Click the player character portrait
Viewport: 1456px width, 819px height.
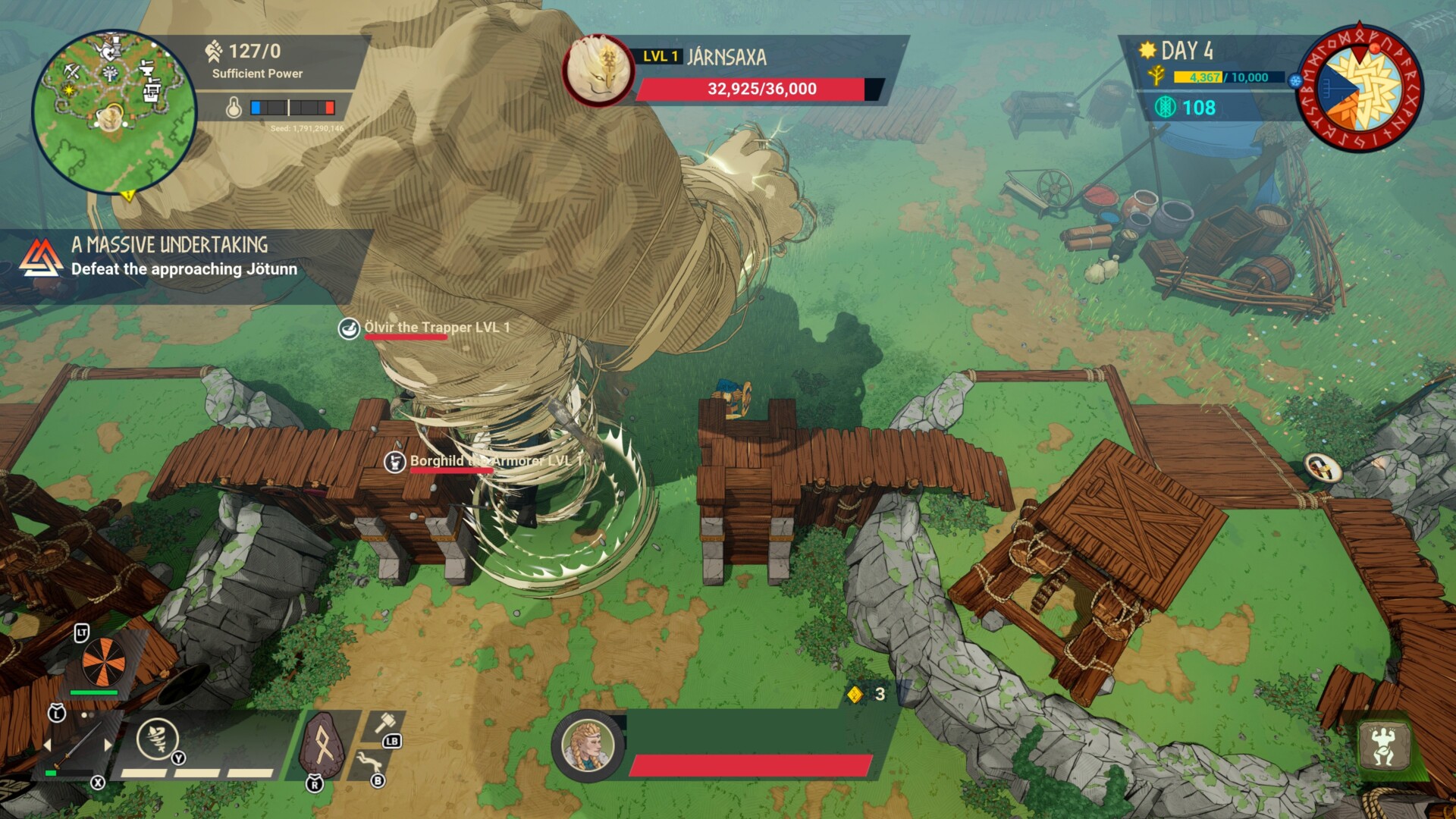tap(588, 746)
